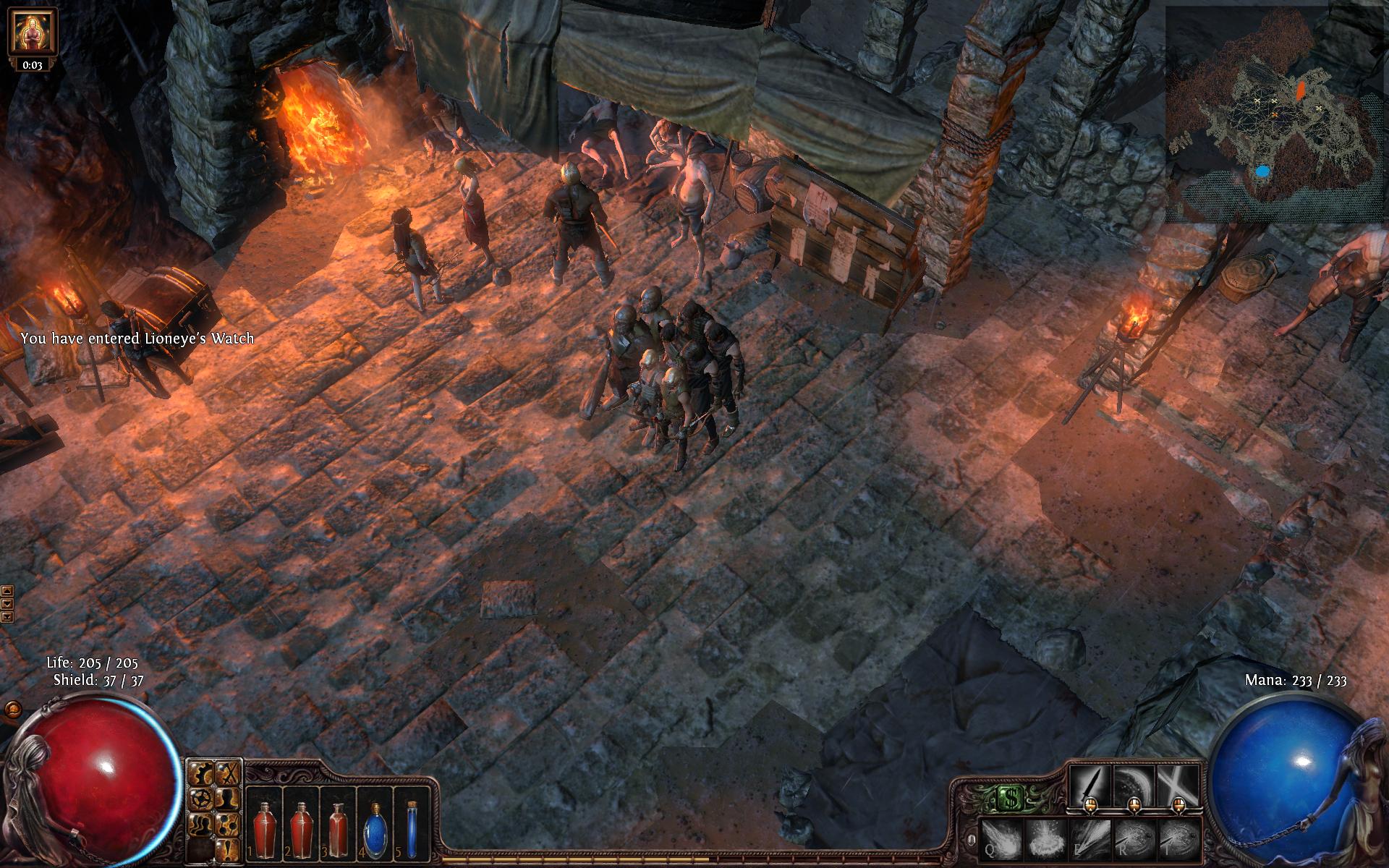
Task: Select the crossed slashes skill icon
Action: (x=1177, y=785)
